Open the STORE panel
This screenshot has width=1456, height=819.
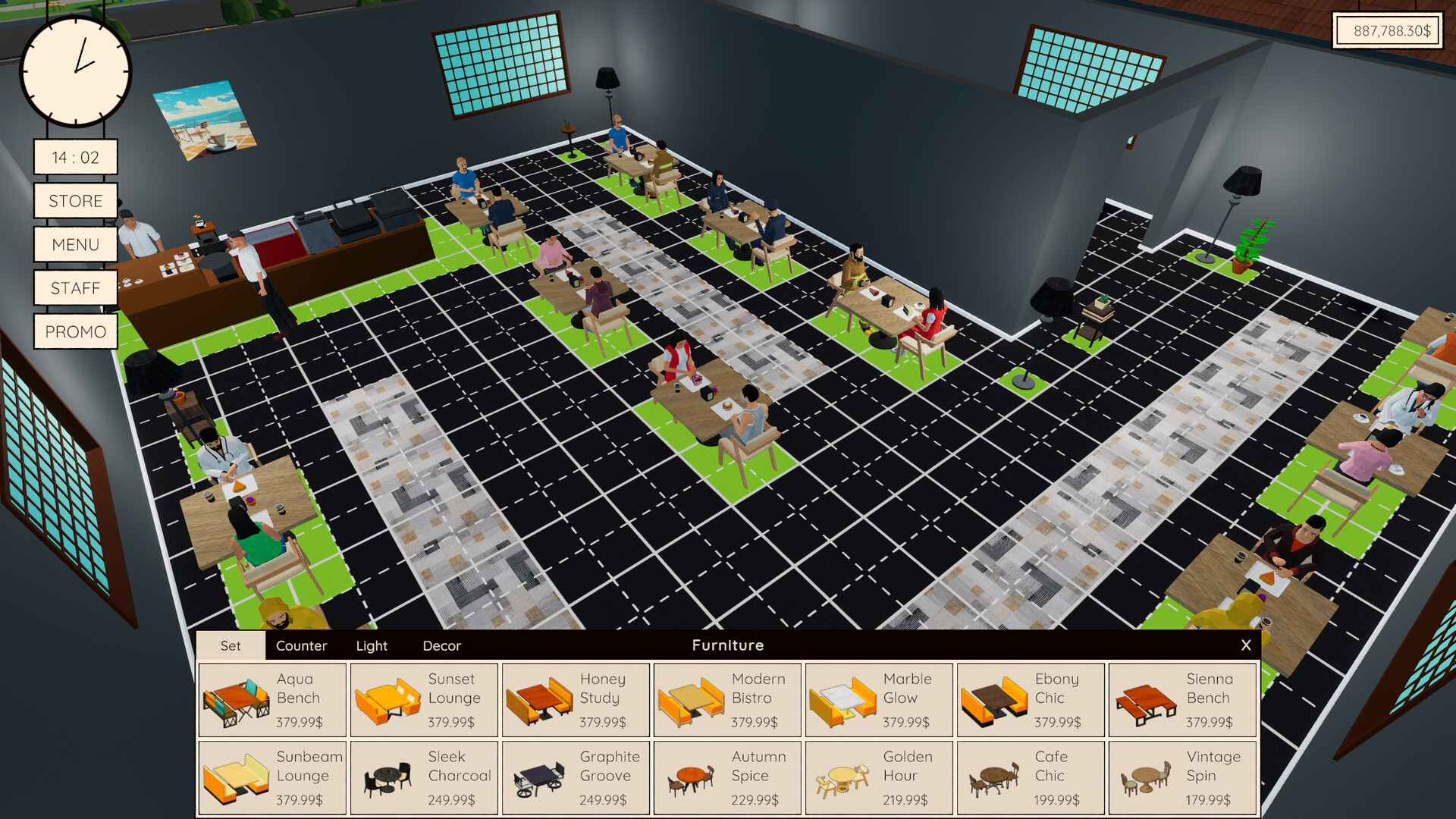click(75, 200)
